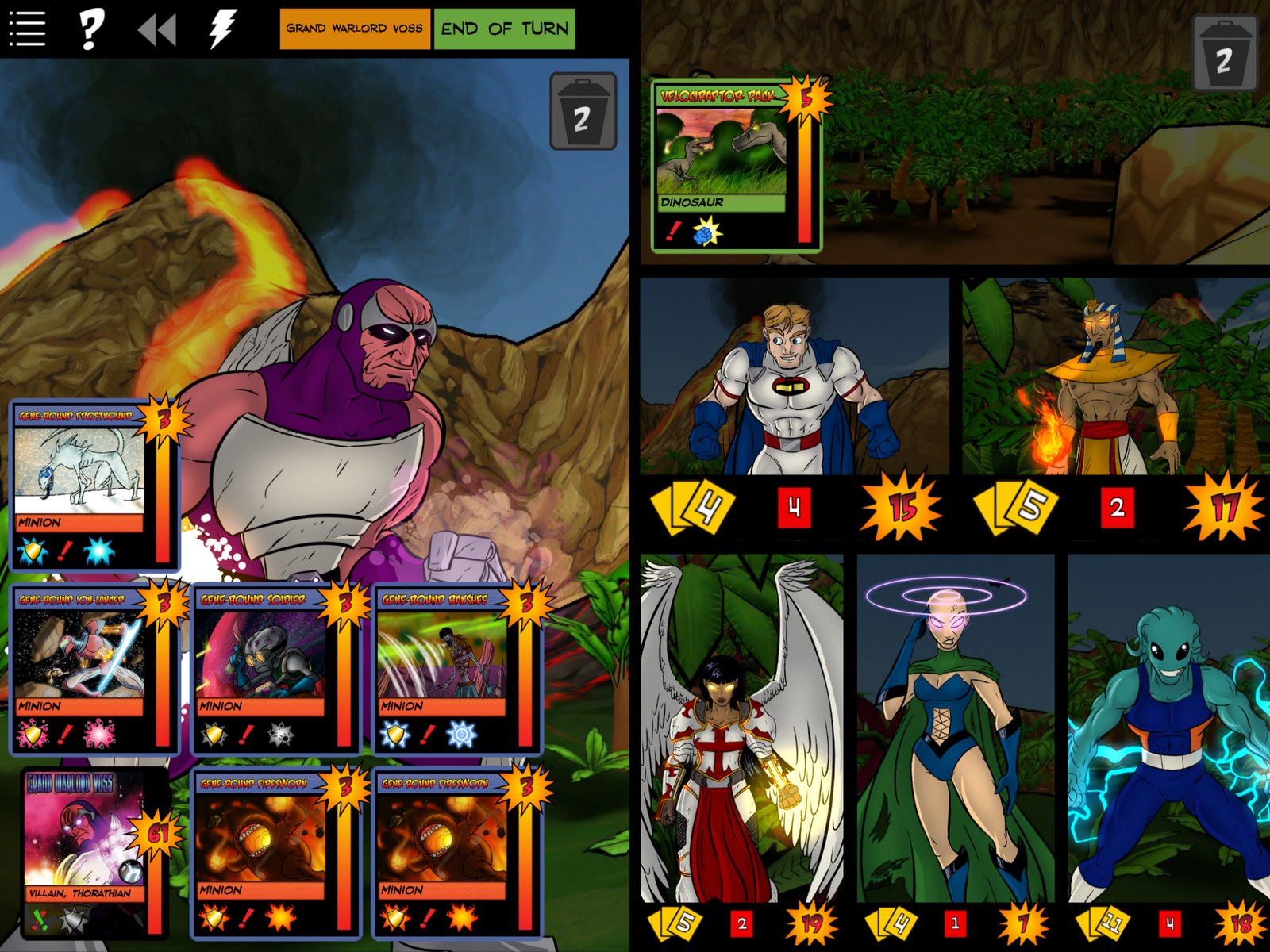The height and width of the screenshot is (952, 1270).
Task: Select the Velociraptor Pack card
Action: (734, 167)
